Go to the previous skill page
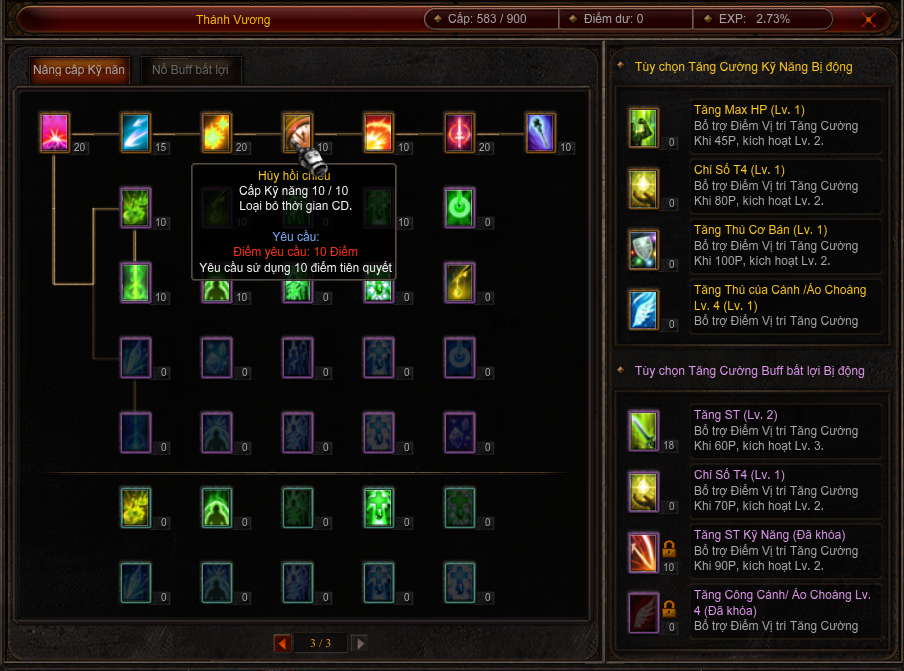904x671 pixels. [x=282, y=643]
